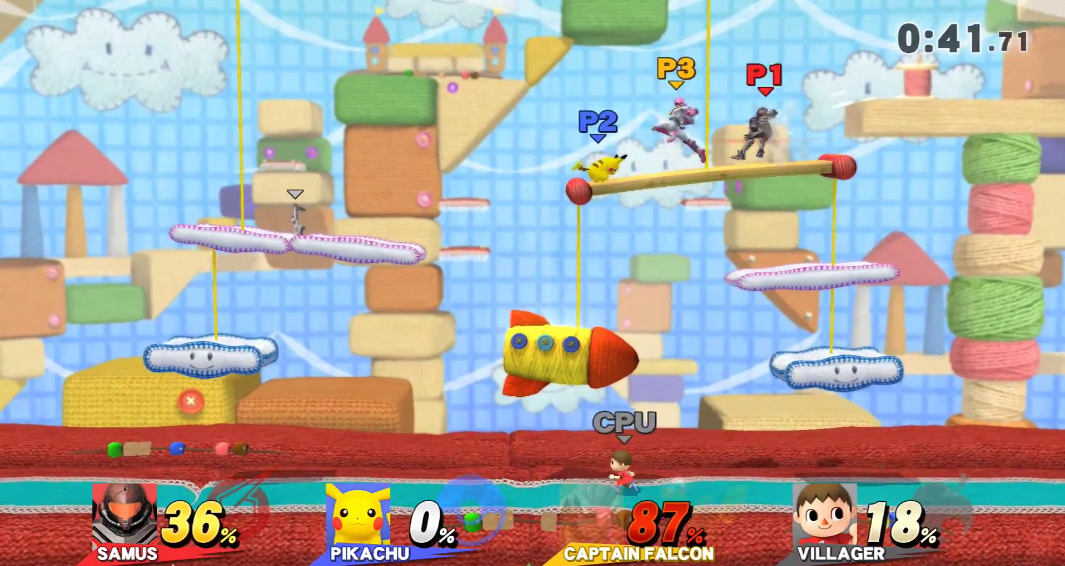Viewport: 1065px width, 566px height.
Task: Choose the Villager portrait icon
Action: [x=824, y=515]
